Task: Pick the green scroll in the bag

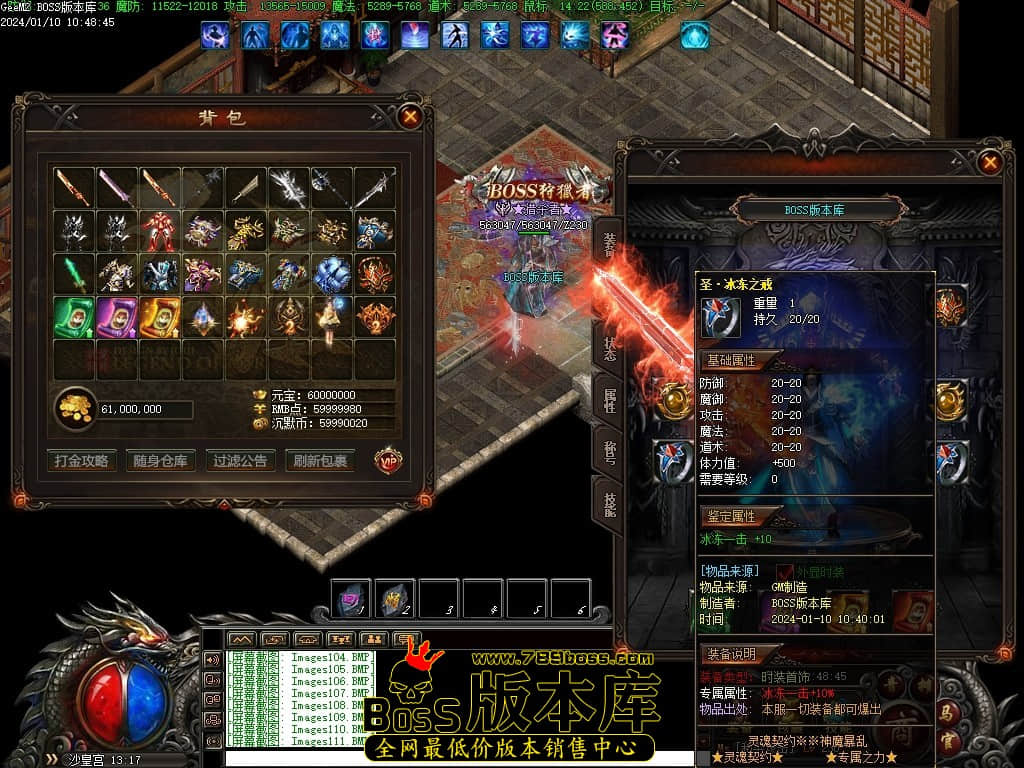Action: click(74, 317)
